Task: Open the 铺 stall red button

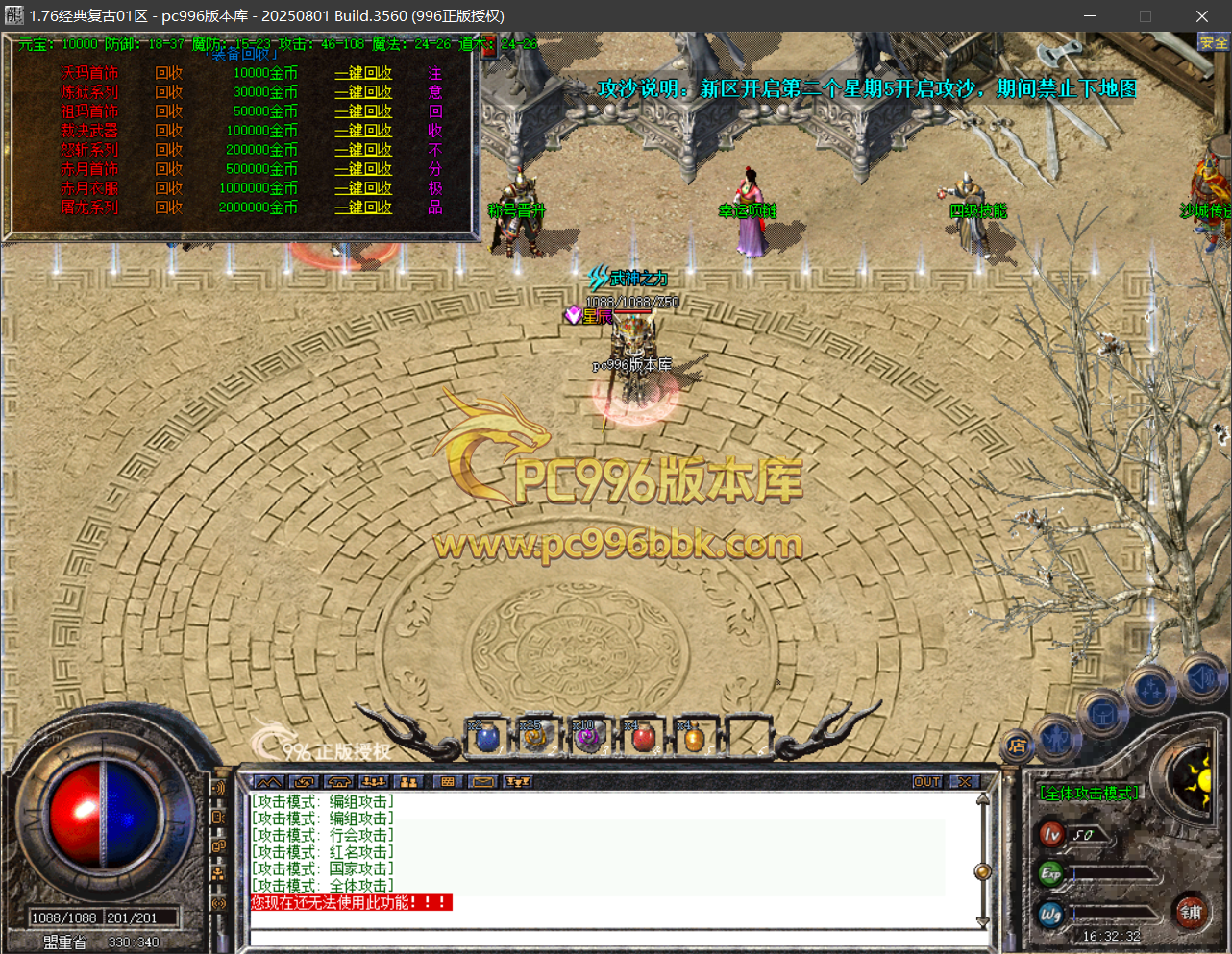Action: pos(1192,913)
